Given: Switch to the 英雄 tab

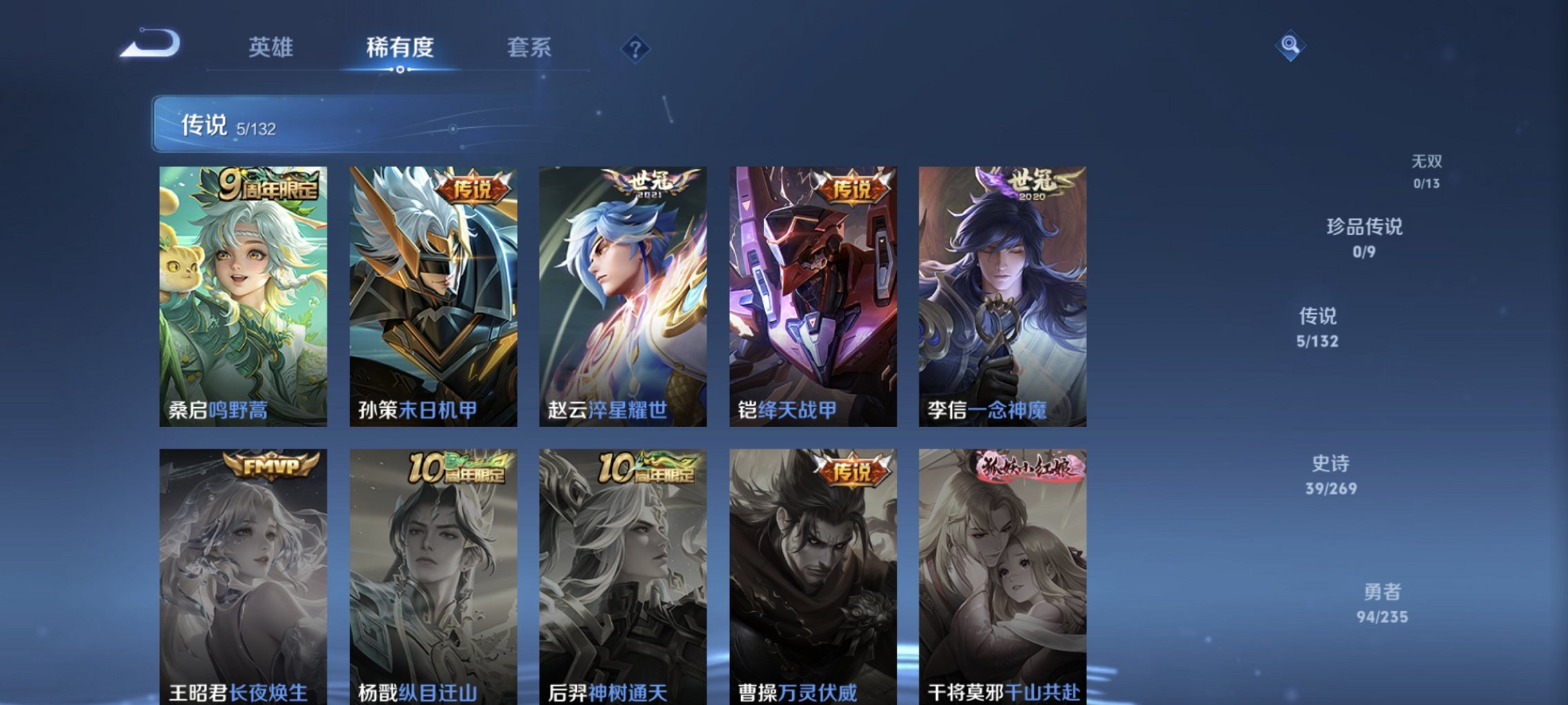Looking at the screenshot, I should (271, 48).
